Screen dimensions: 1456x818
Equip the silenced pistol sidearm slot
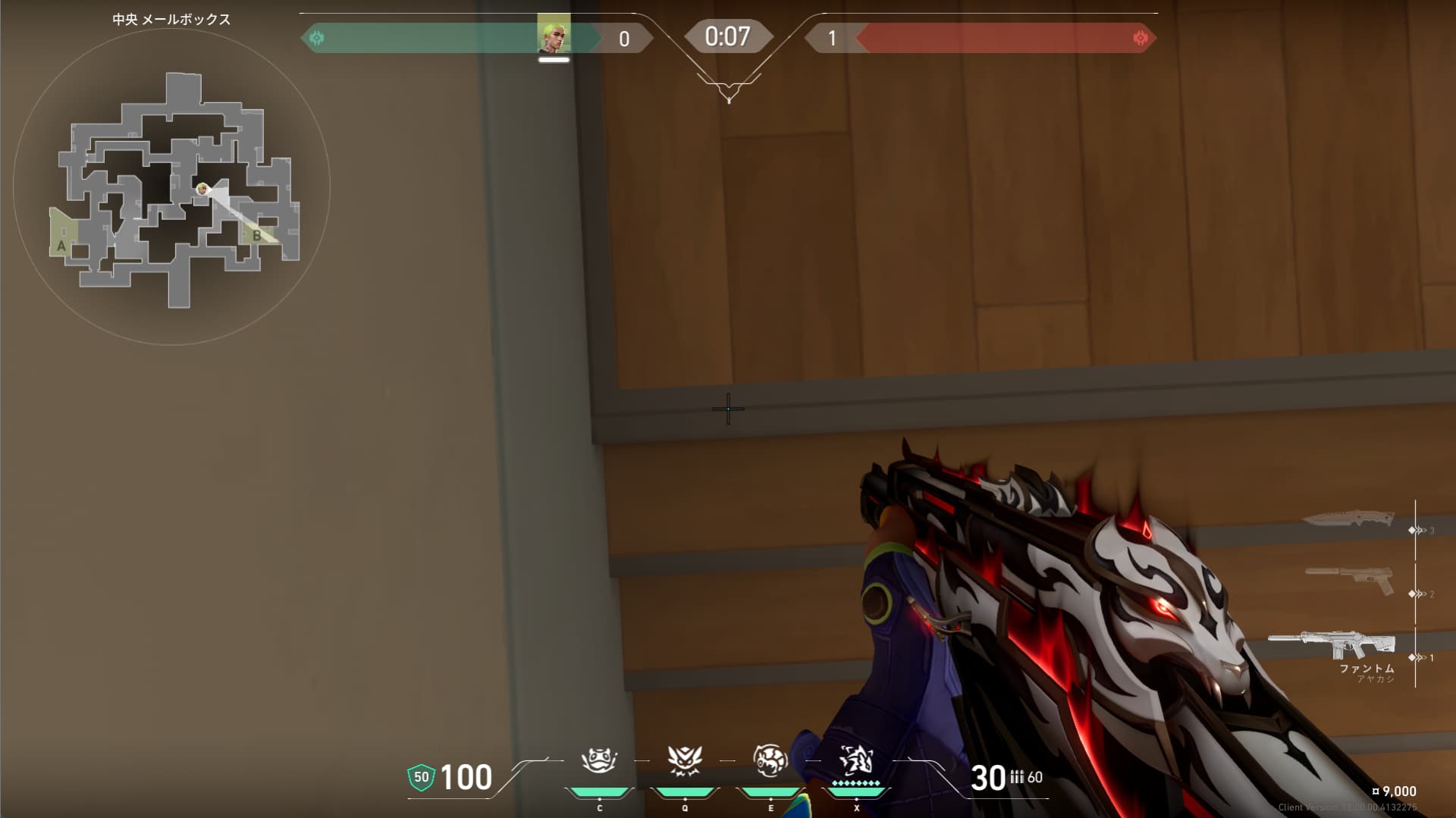(1350, 580)
